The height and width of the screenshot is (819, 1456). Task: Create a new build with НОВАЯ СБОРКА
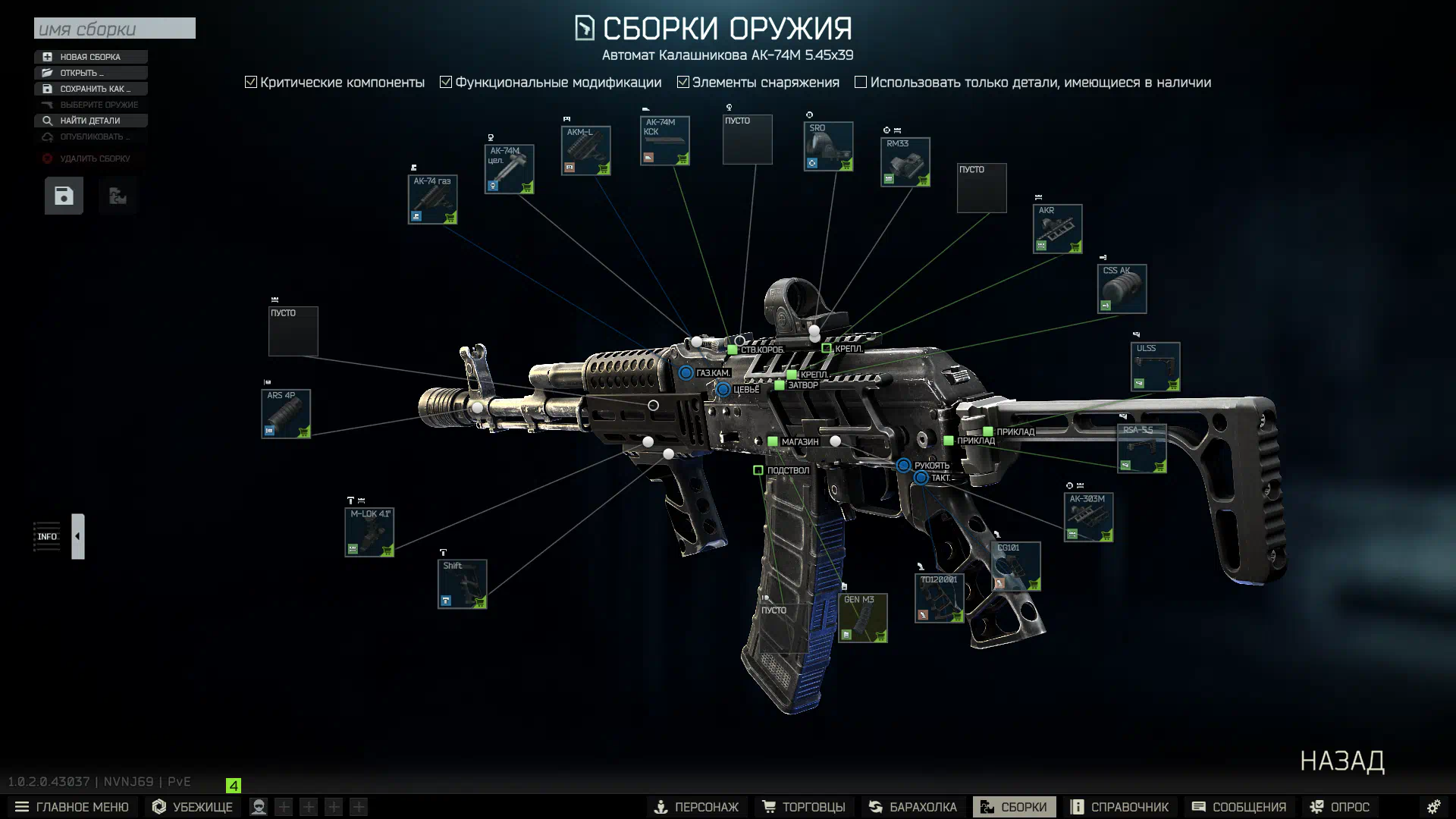pos(90,57)
